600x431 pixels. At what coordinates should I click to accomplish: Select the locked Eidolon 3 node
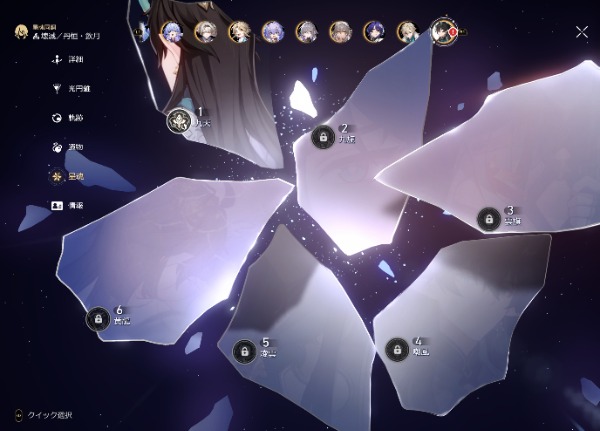[x=488, y=219]
